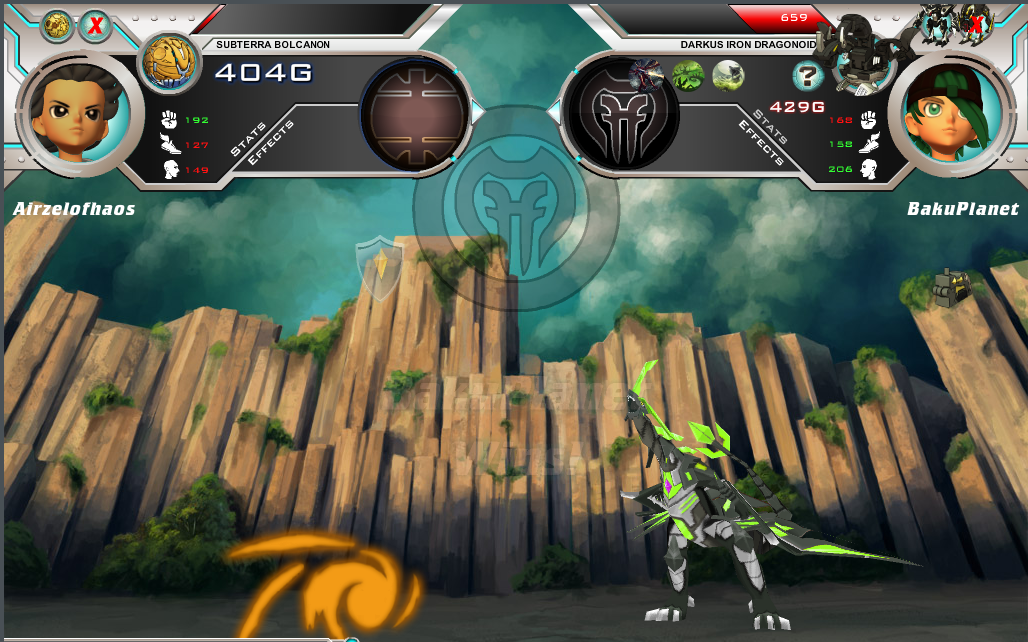Select the small gold Bakugan ball icon
The image size is (1028, 642).
[x=56, y=26]
